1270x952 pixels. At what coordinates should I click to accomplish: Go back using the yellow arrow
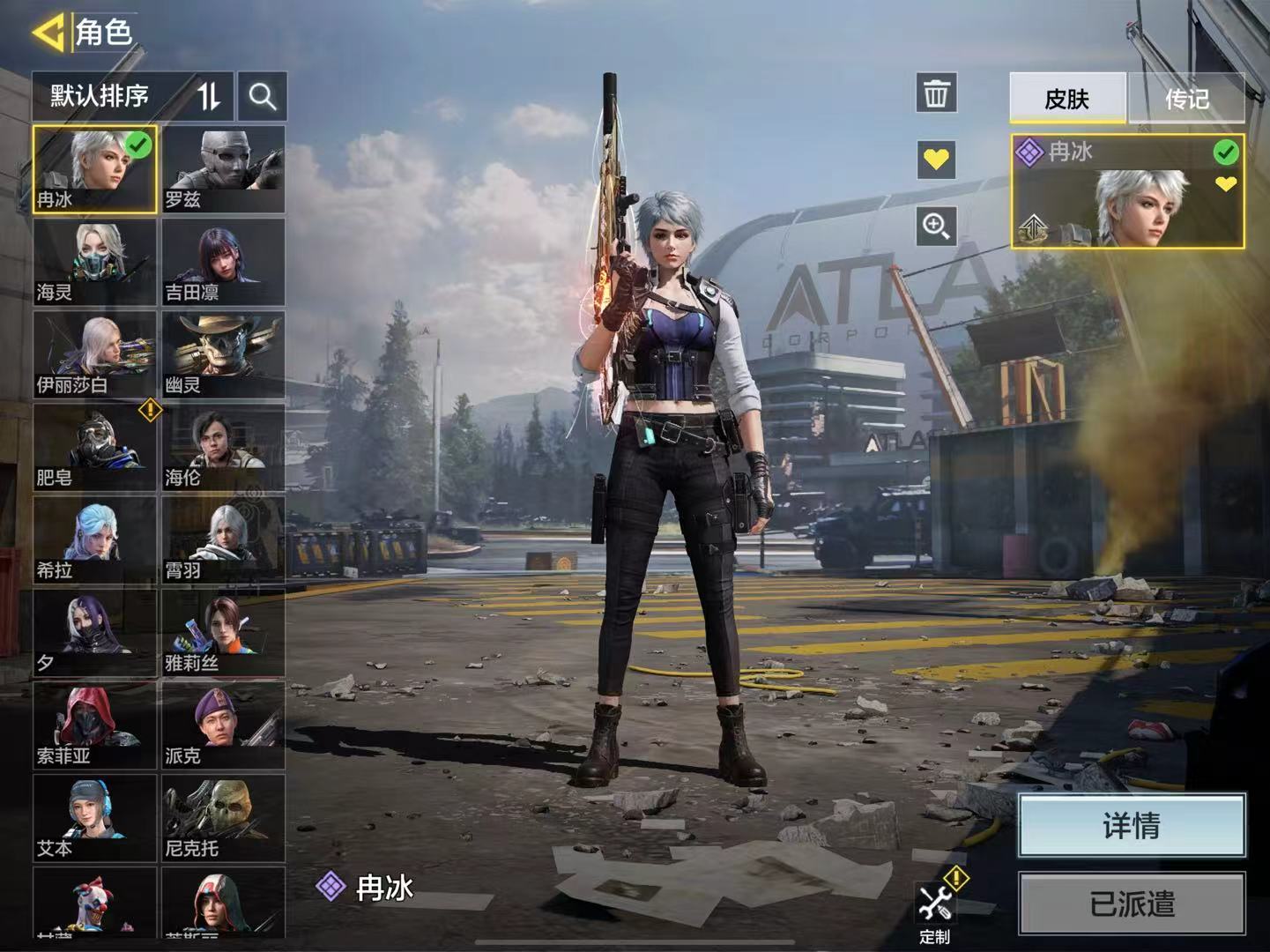48,33
